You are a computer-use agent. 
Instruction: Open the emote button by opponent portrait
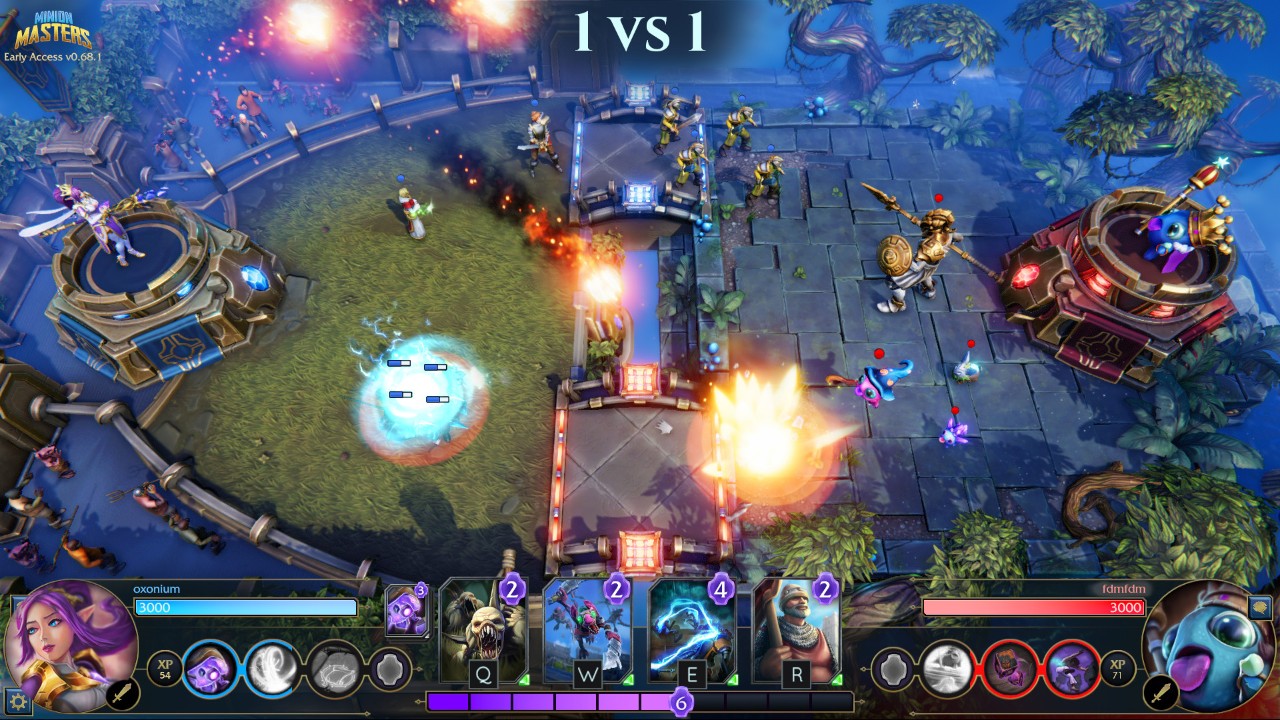pos(1260,607)
